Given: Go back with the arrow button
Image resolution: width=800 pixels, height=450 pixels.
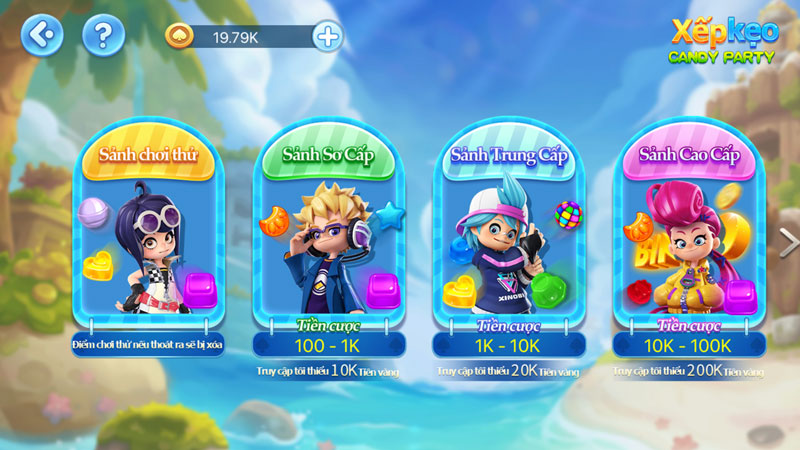Looking at the screenshot, I should tap(42, 36).
